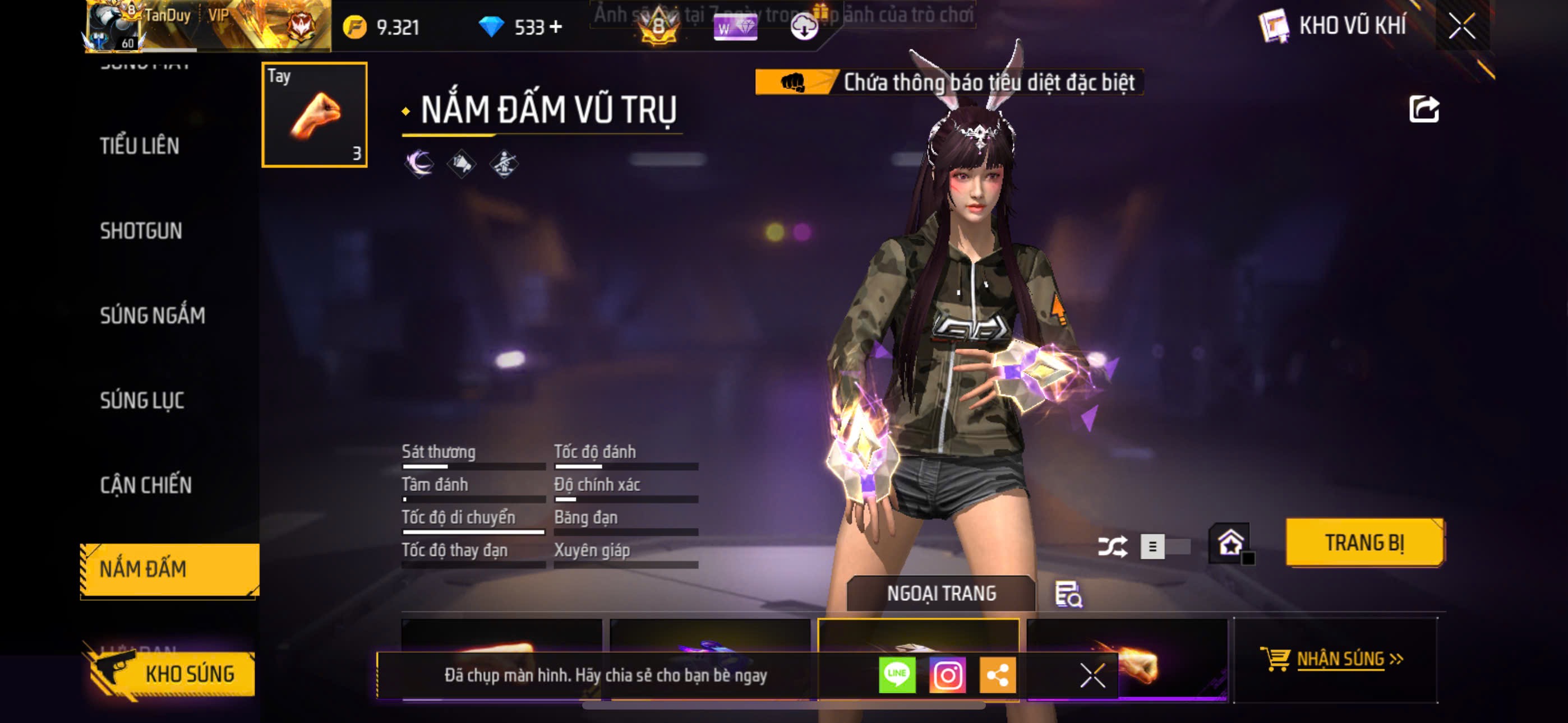Open the KHO SÚNG armory button
Screen dimensions: 1568x723
(172, 674)
